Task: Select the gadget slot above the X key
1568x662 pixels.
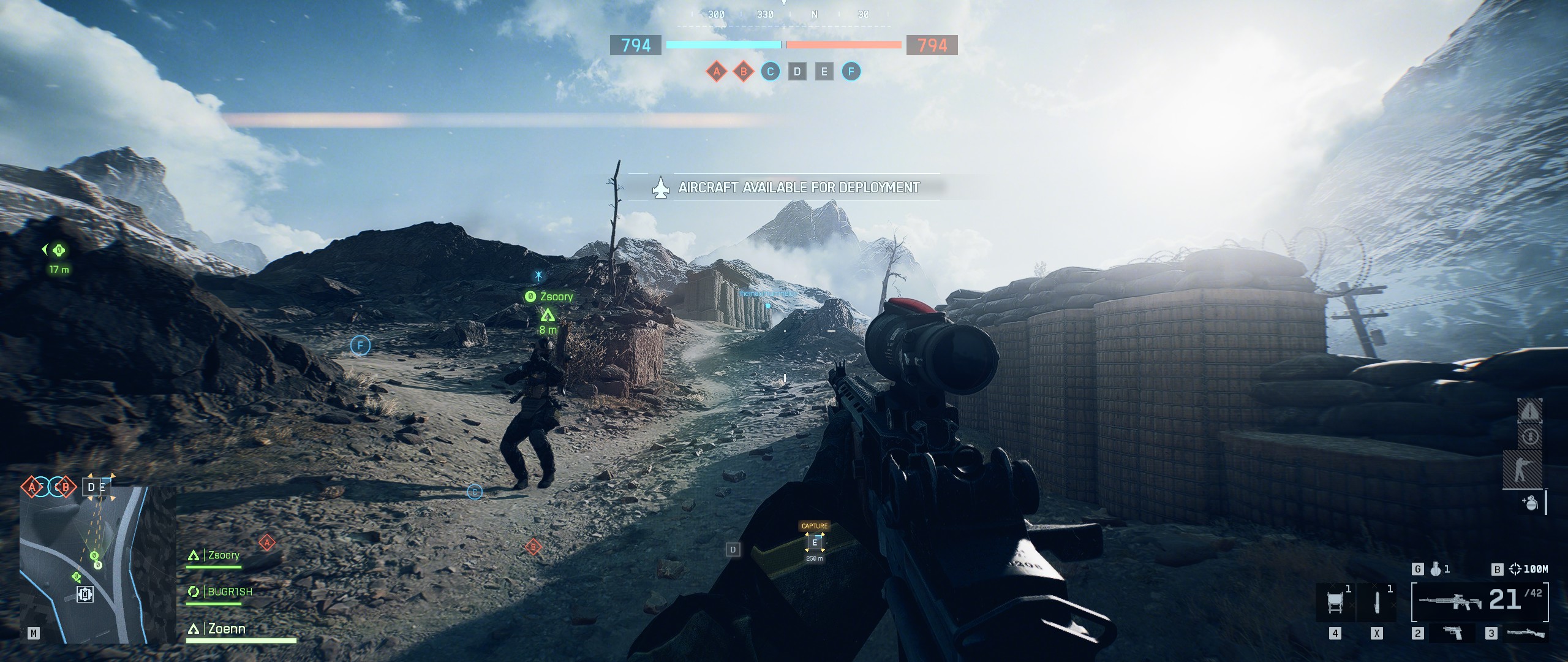Action: [x=1376, y=602]
